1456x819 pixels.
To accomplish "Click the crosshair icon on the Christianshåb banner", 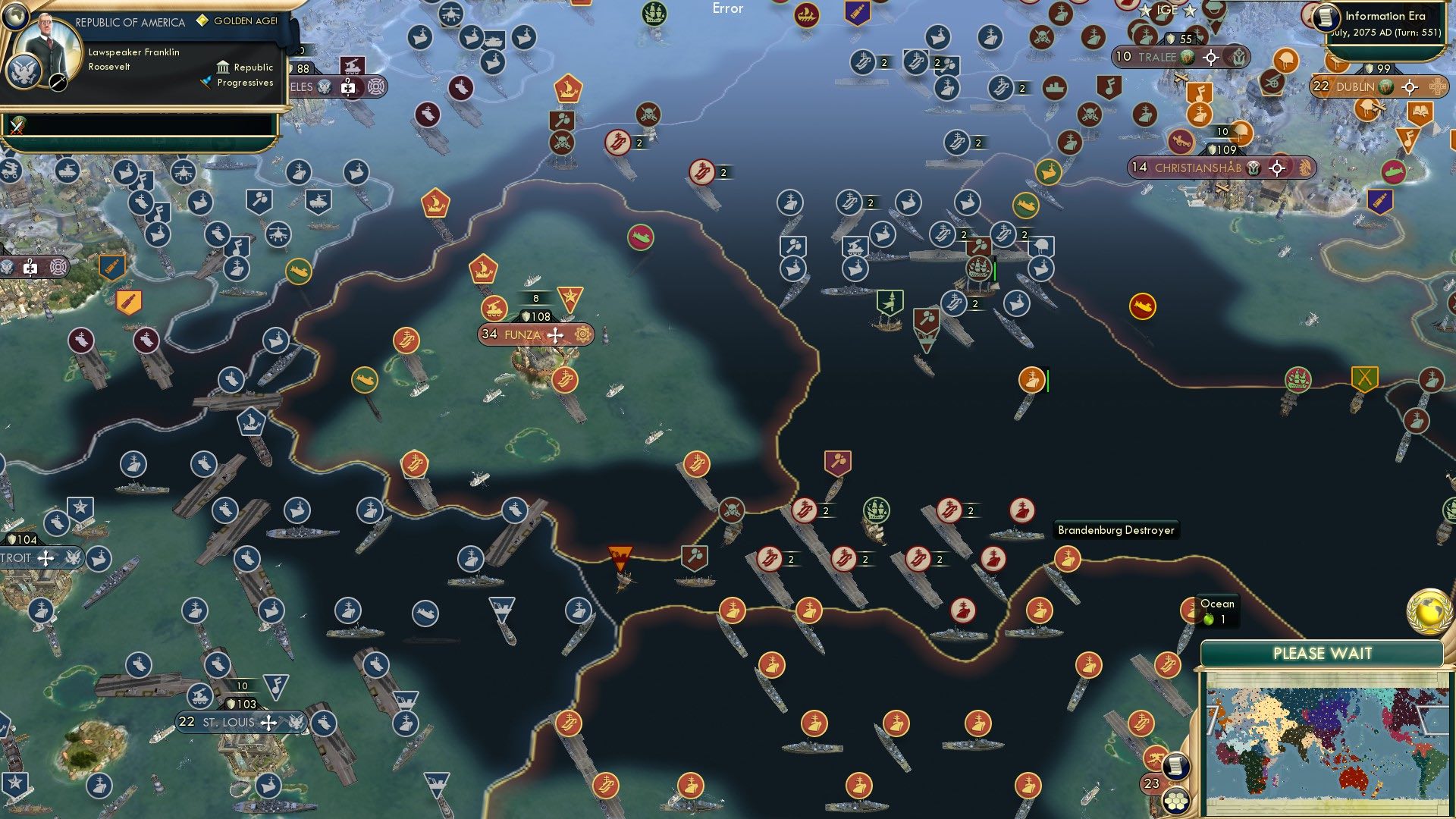I will point(1276,168).
